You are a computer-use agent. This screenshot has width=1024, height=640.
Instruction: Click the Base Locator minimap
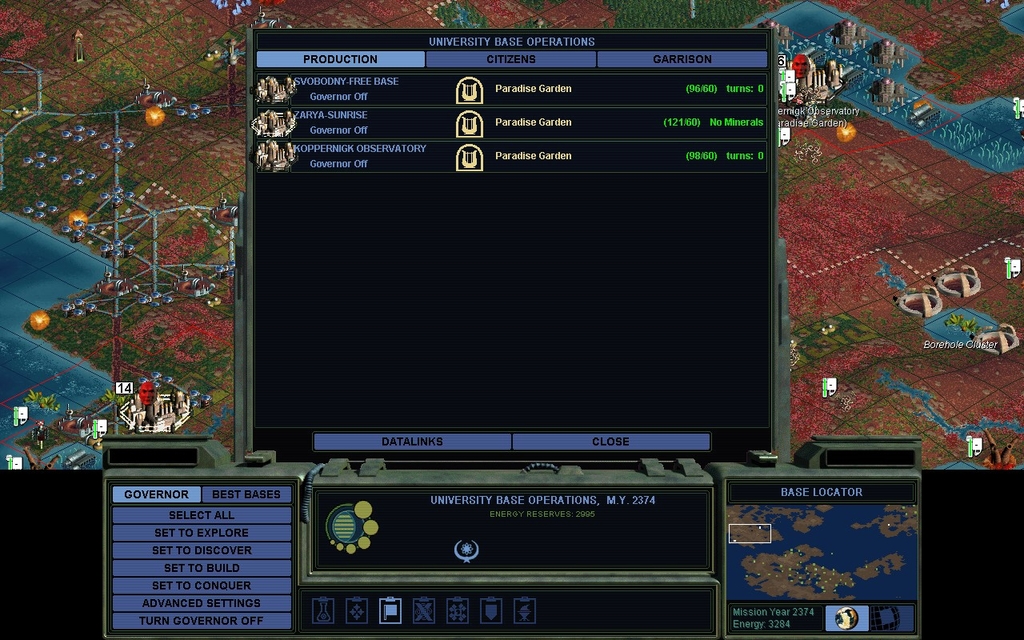click(x=821, y=551)
